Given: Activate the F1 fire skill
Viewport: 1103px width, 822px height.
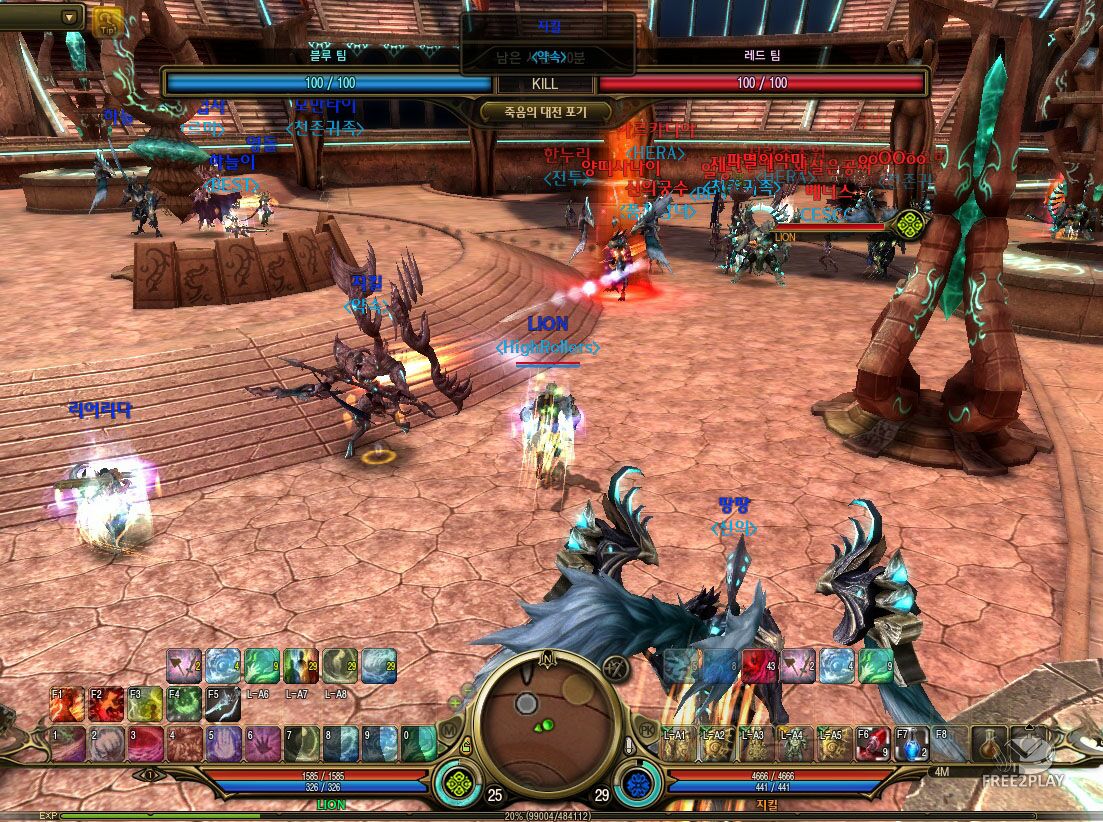Looking at the screenshot, I should (67, 704).
